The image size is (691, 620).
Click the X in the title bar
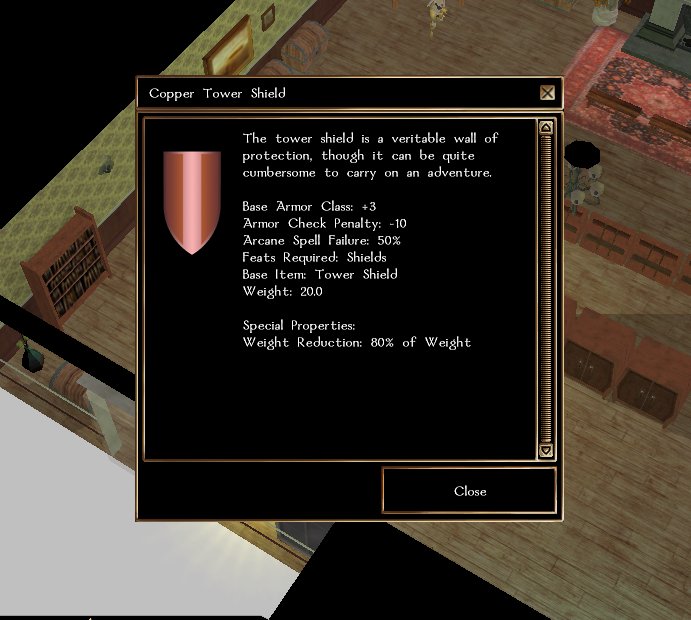click(x=547, y=93)
